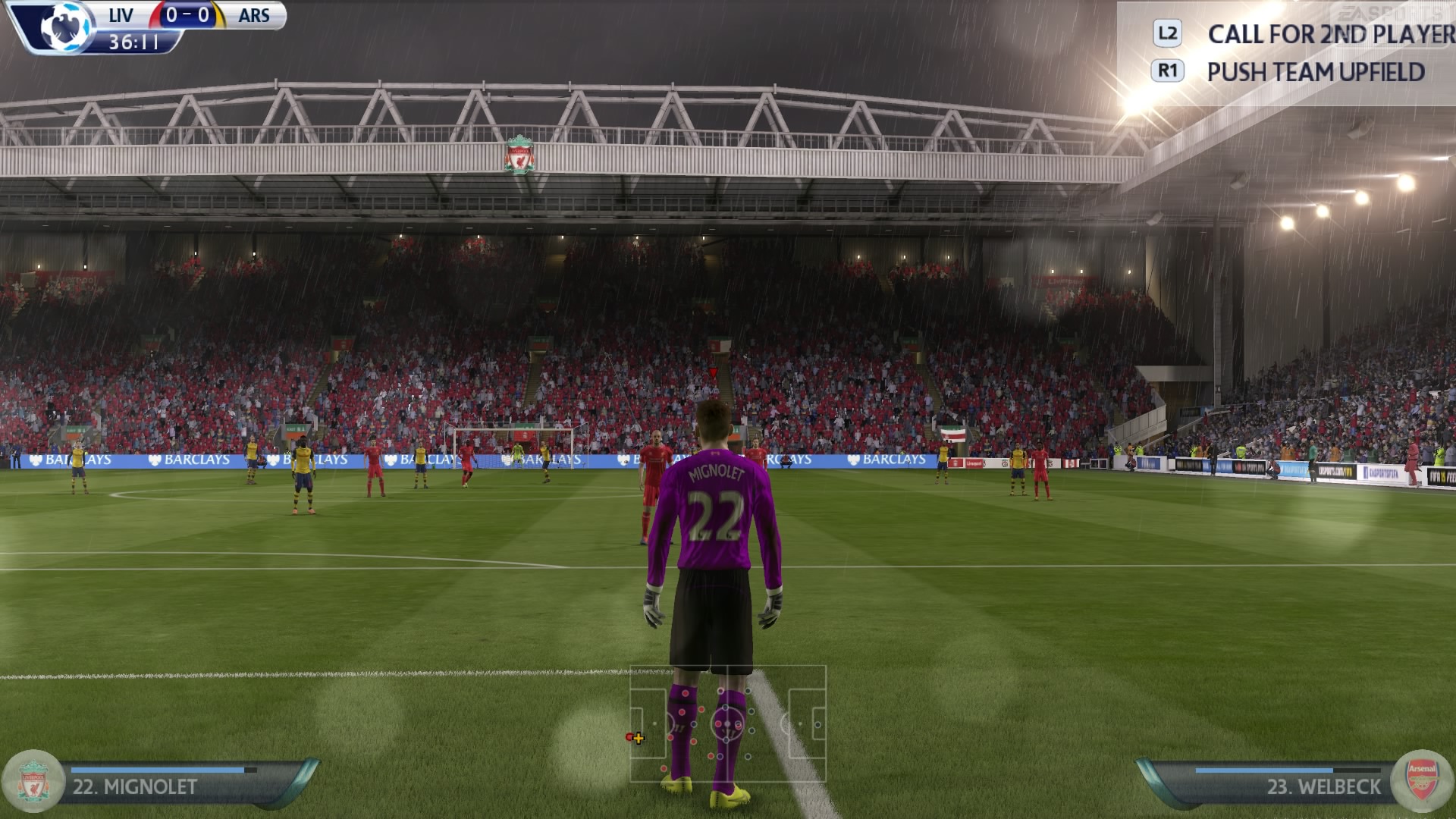This screenshot has width=1456, height=819.
Task: Select the Arsenal crest beside Welbeck's name
Action: pos(1422,783)
